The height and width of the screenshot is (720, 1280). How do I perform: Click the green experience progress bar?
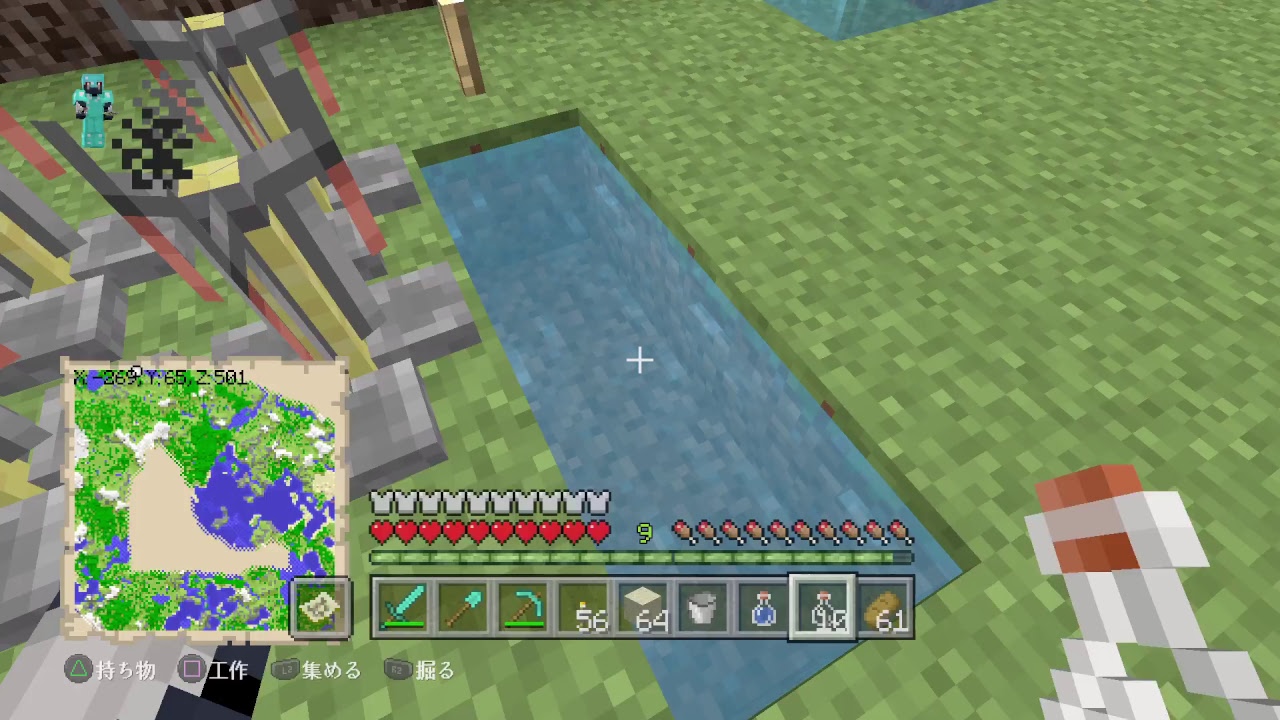point(641,554)
